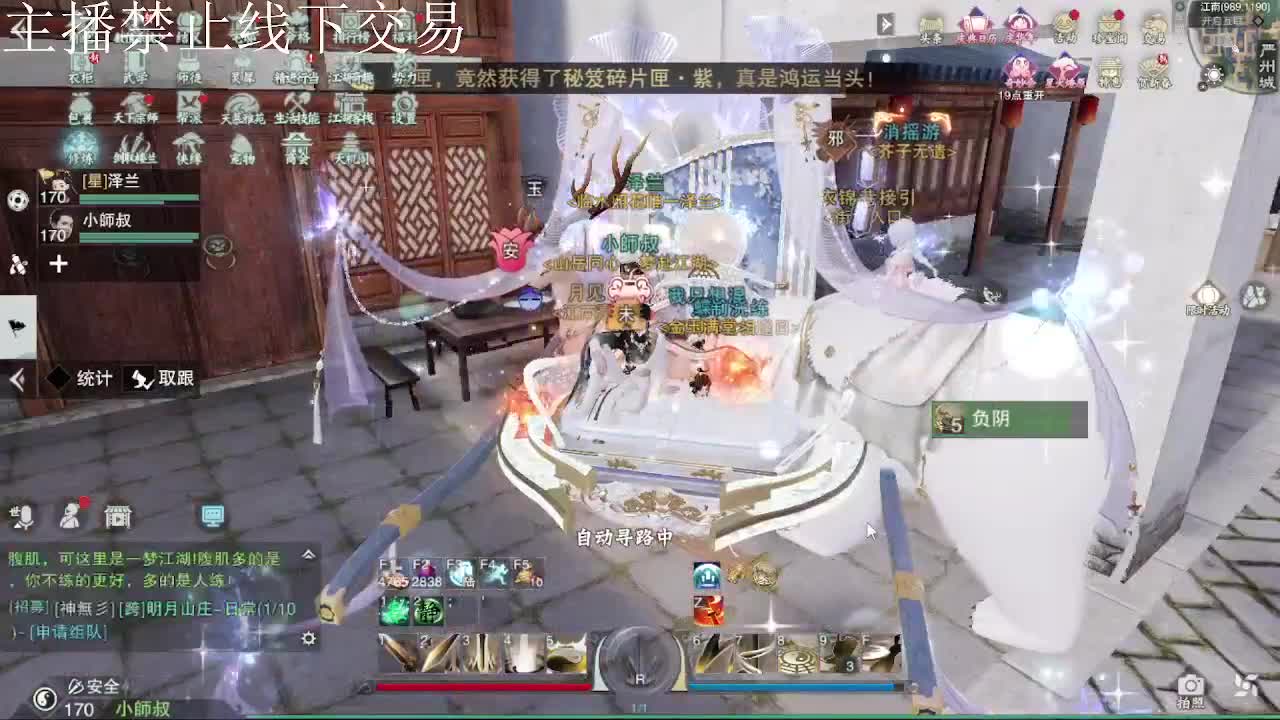
Task: Toggle the 安全 safe mode indicator
Action: click(x=93, y=687)
